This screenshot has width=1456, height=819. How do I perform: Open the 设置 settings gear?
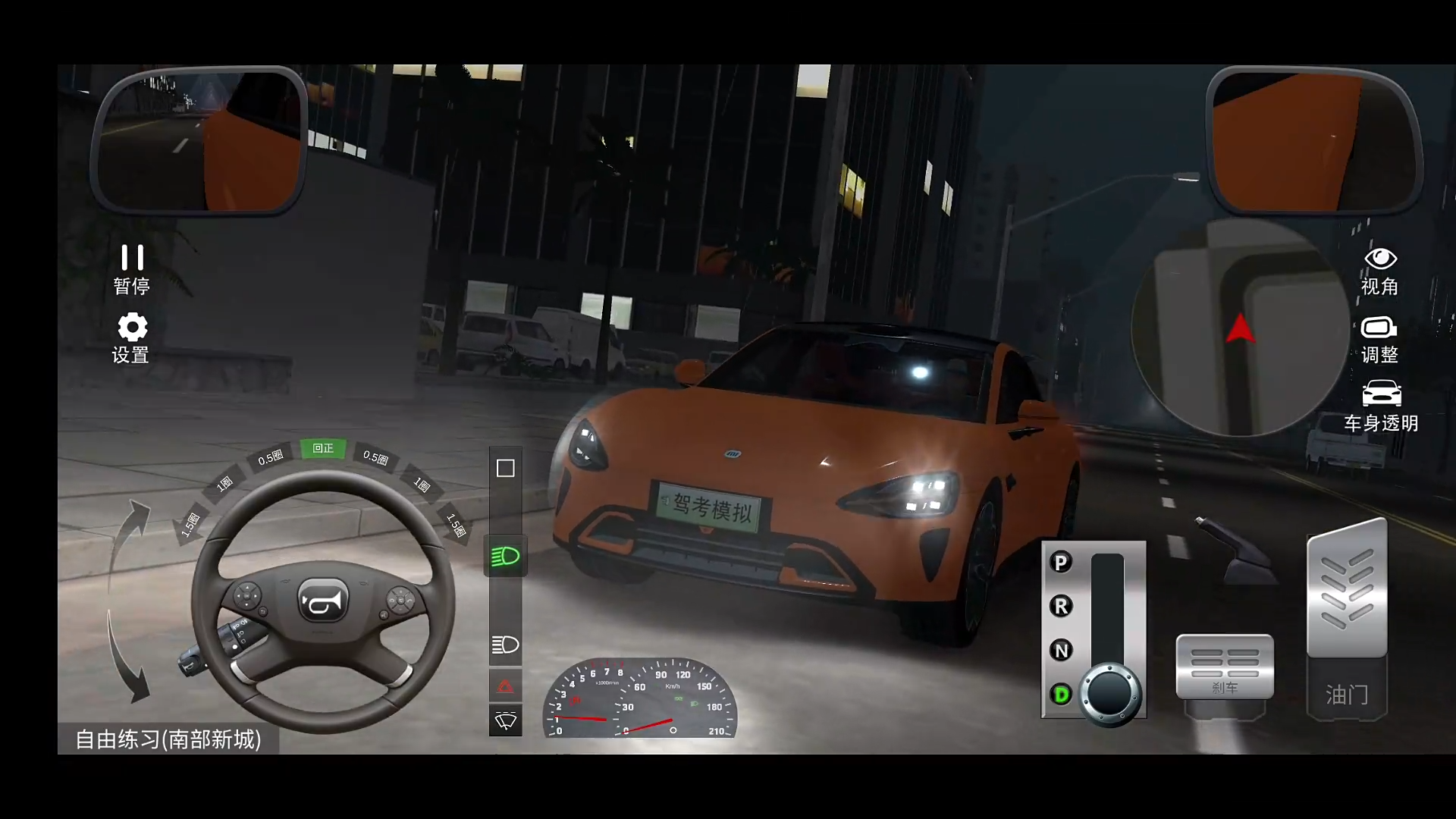[132, 338]
